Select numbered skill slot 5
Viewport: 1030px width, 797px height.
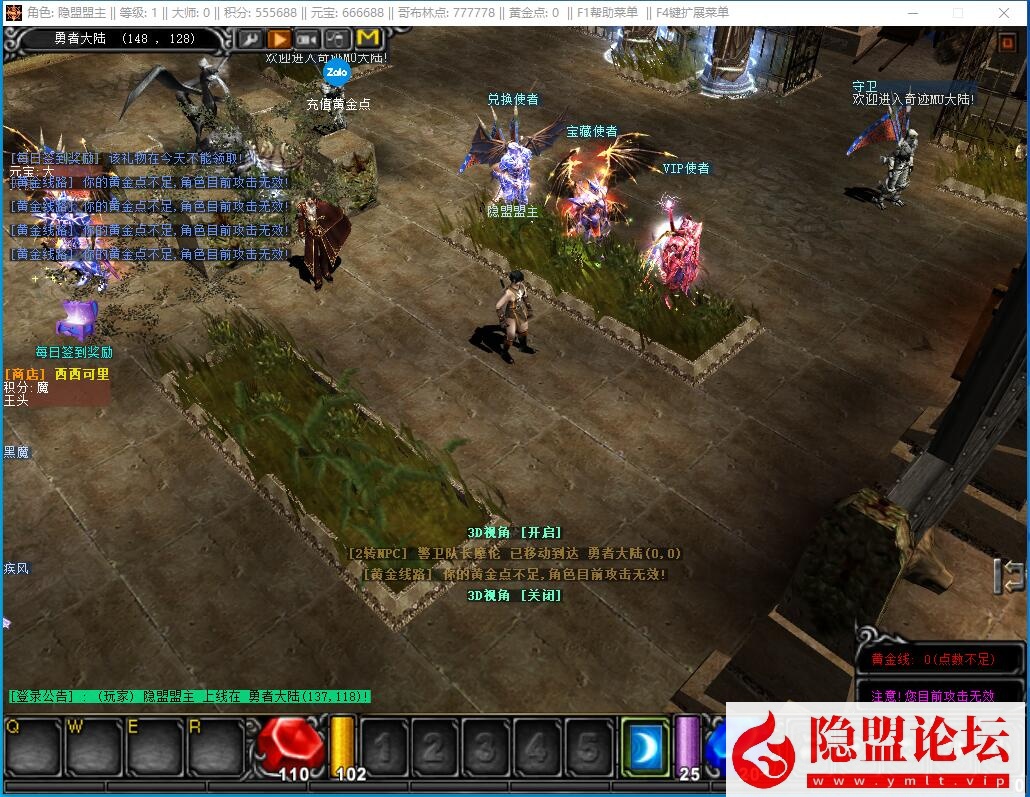589,747
